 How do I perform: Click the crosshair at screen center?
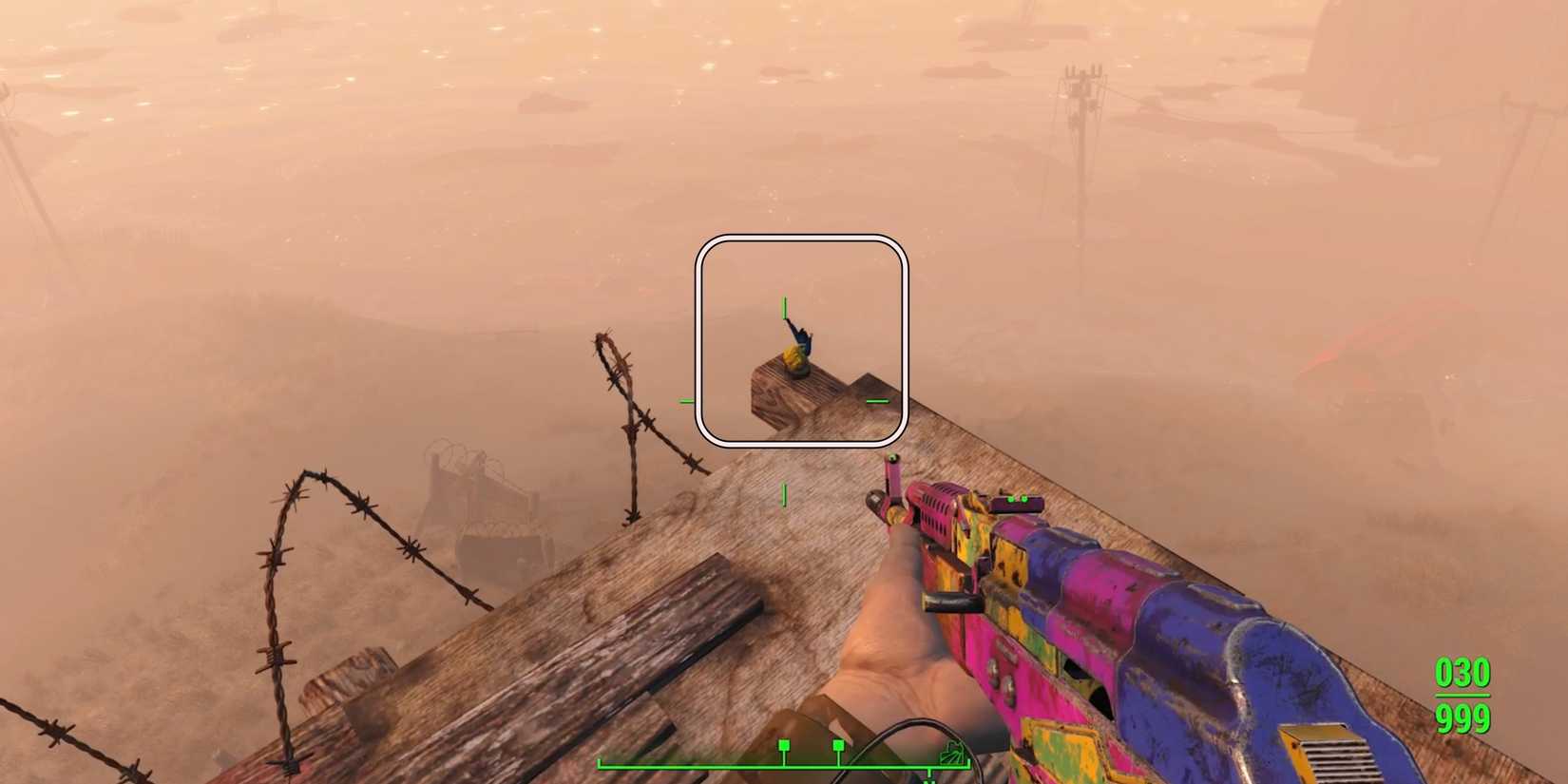(x=784, y=399)
